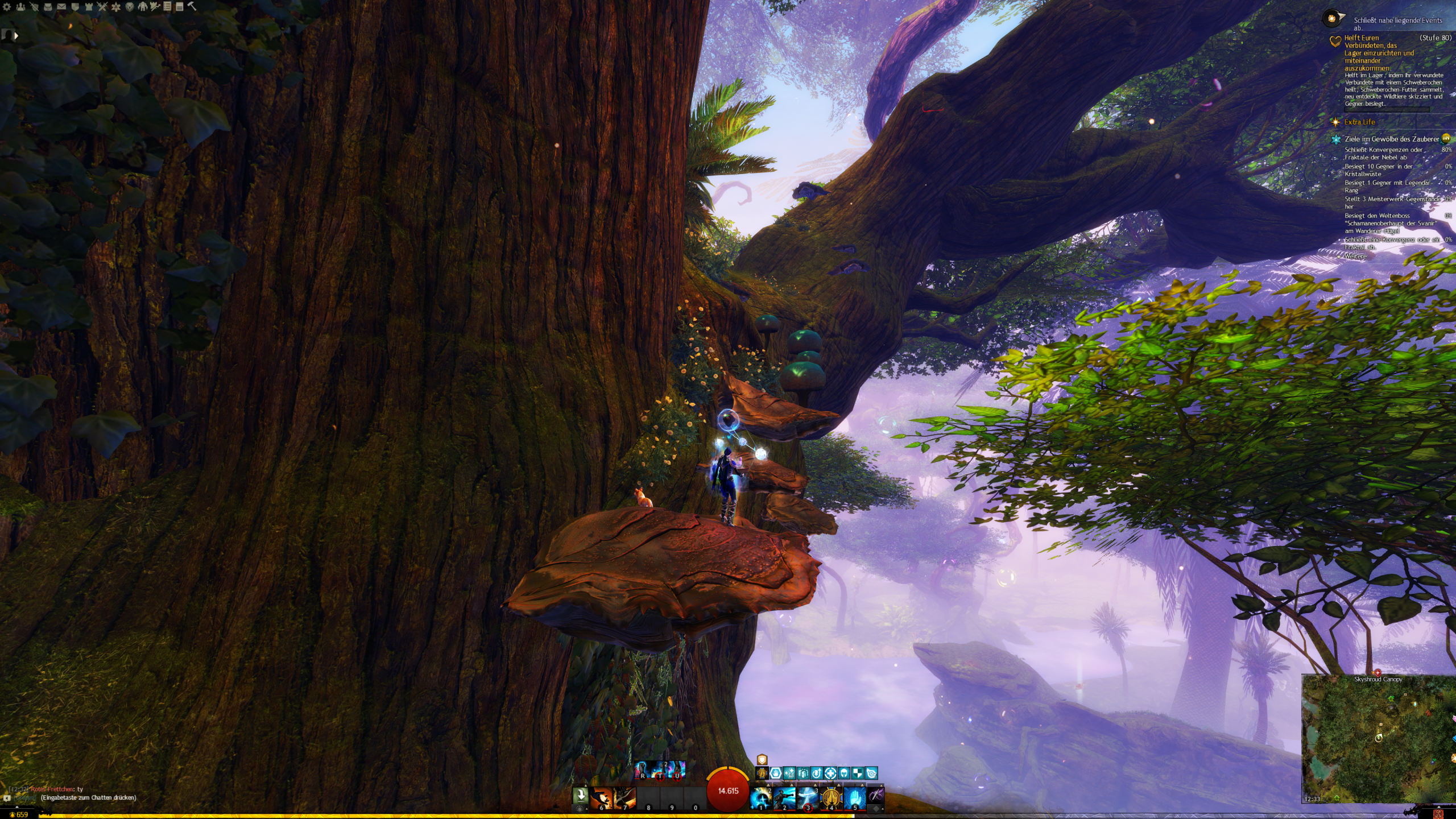Open the 'Ziele im Gewölbe des Zauberers' tracker
This screenshot has width=1456, height=819.
point(1391,139)
